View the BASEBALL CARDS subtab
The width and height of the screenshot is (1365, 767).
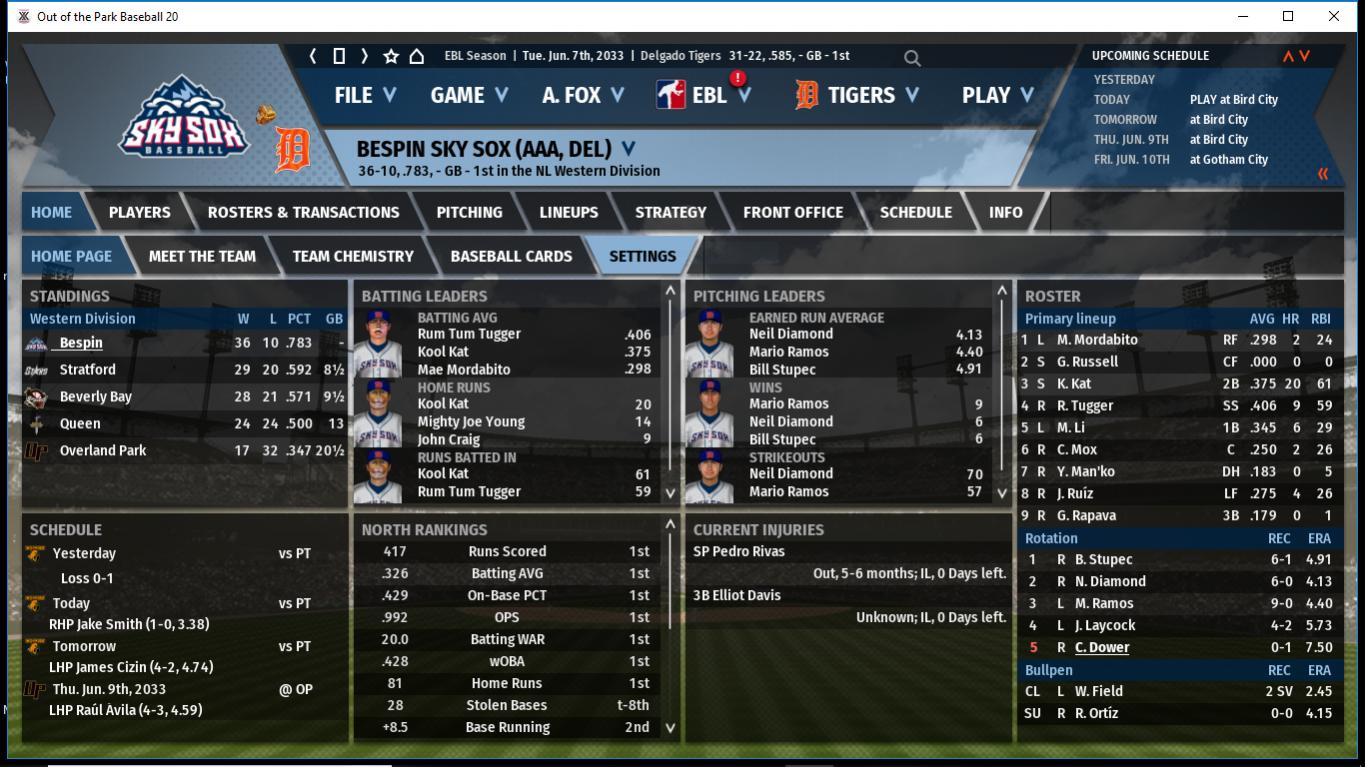(511, 256)
